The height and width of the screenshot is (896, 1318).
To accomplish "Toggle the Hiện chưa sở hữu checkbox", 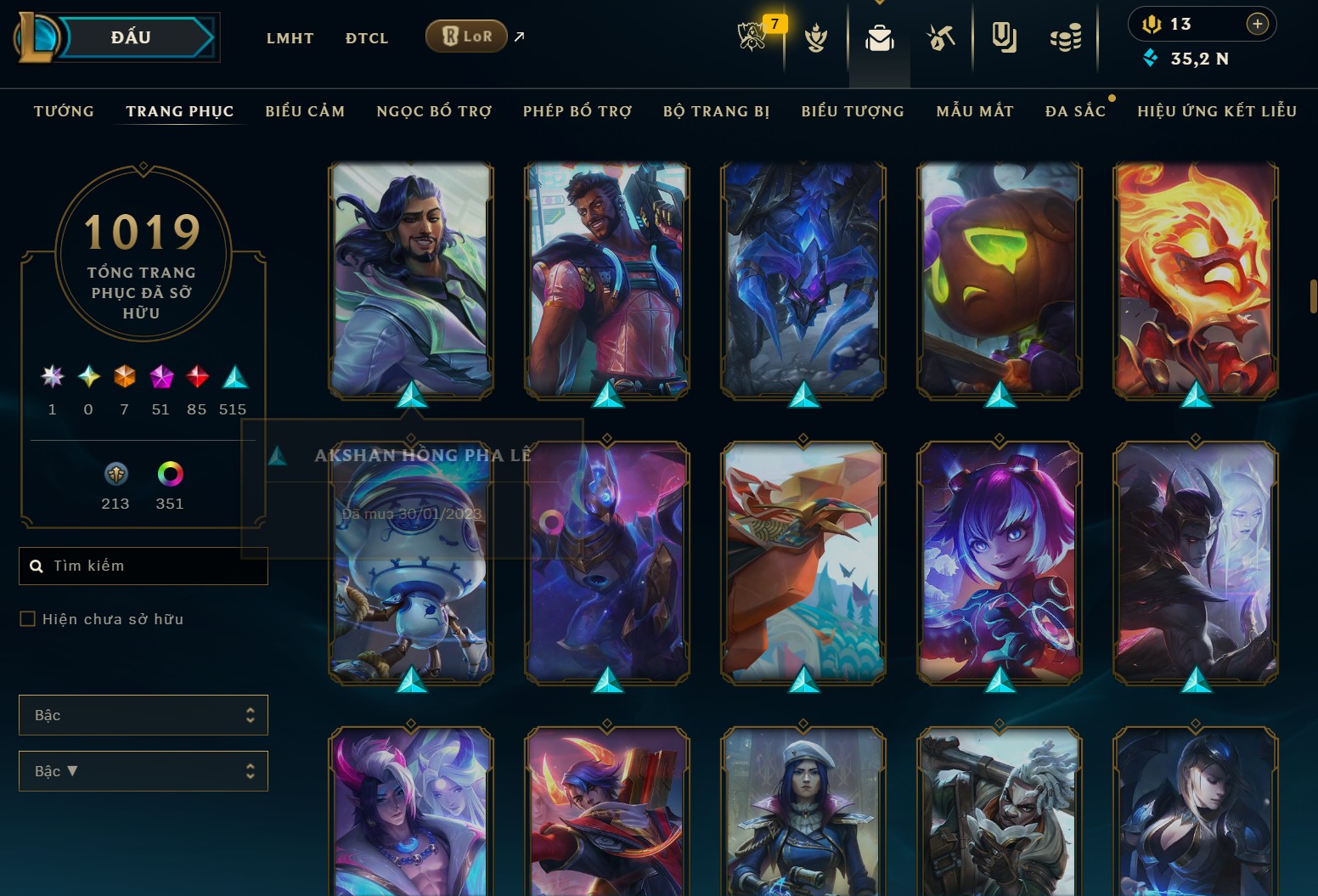I will tap(28, 619).
